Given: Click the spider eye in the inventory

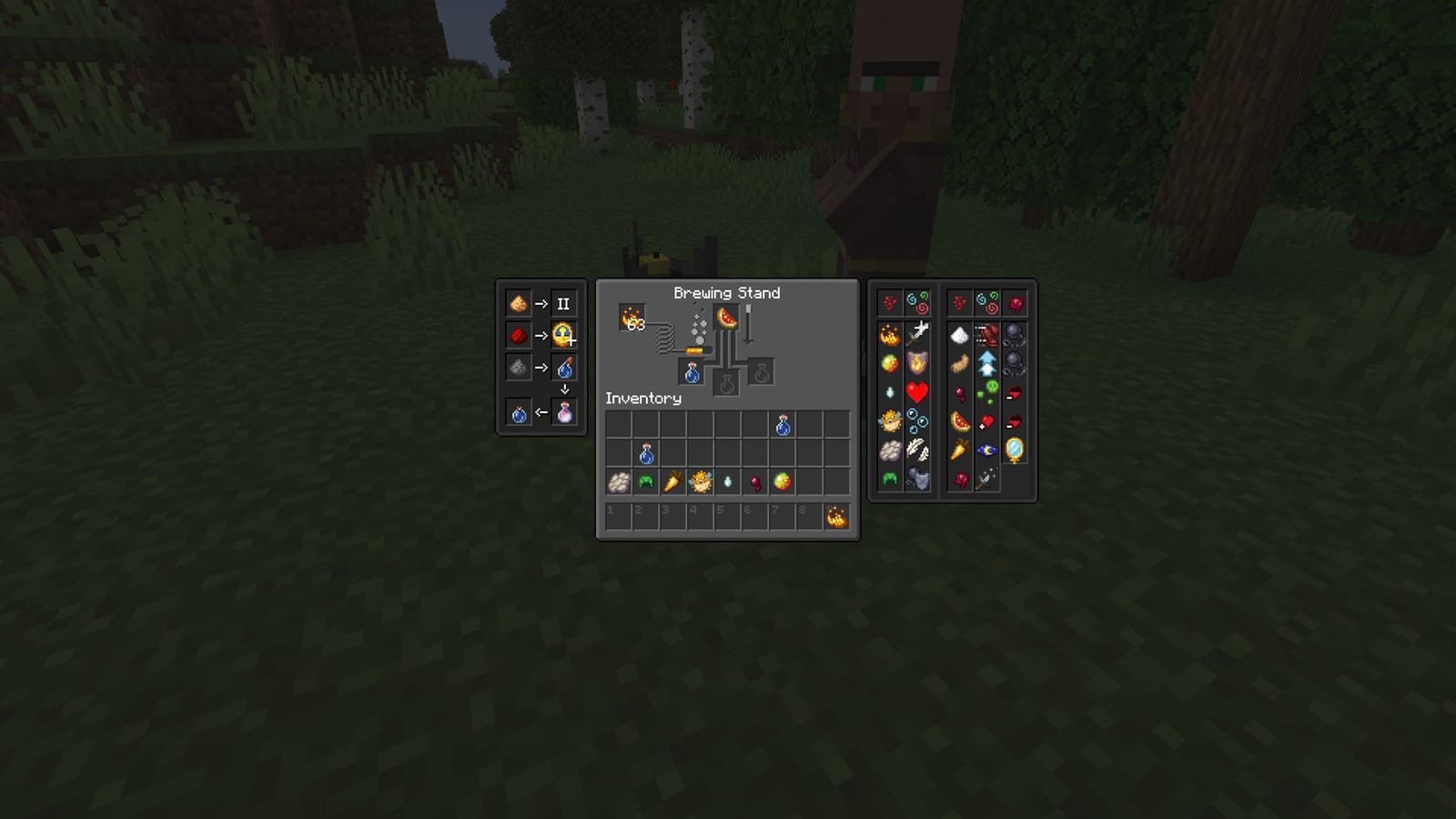Looking at the screenshot, I should [x=755, y=481].
